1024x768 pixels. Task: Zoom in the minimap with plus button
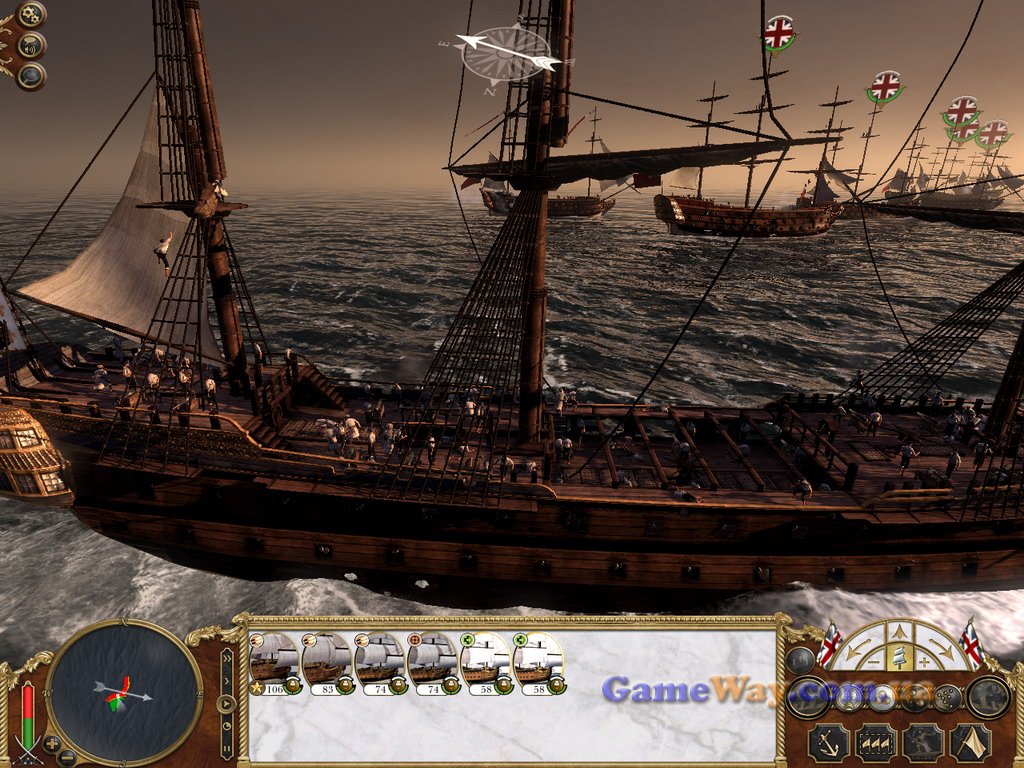click(x=52, y=744)
